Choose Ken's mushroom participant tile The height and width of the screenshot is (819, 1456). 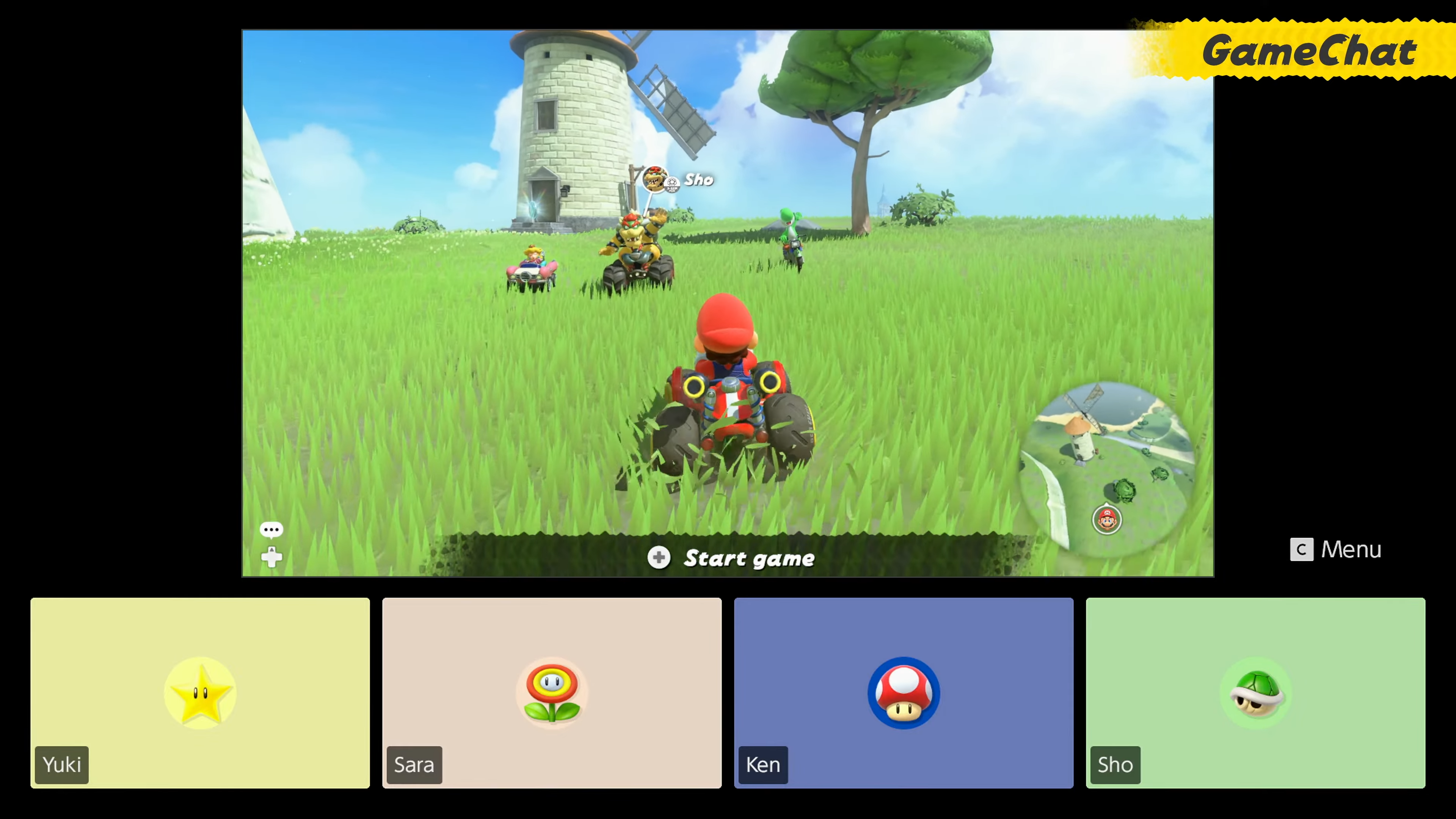click(x=903, y=692)
